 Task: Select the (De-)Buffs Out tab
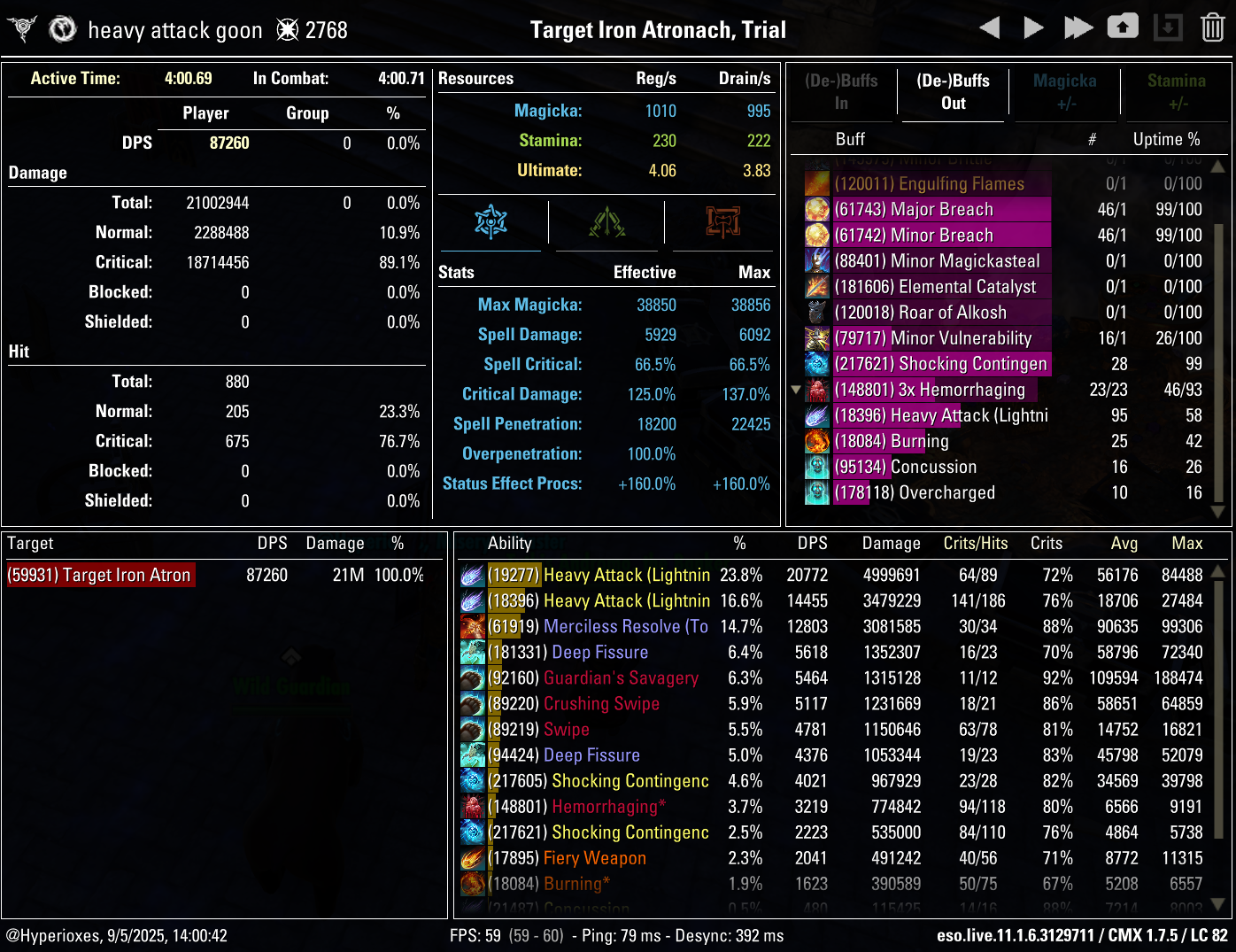[x=953, y=92]
